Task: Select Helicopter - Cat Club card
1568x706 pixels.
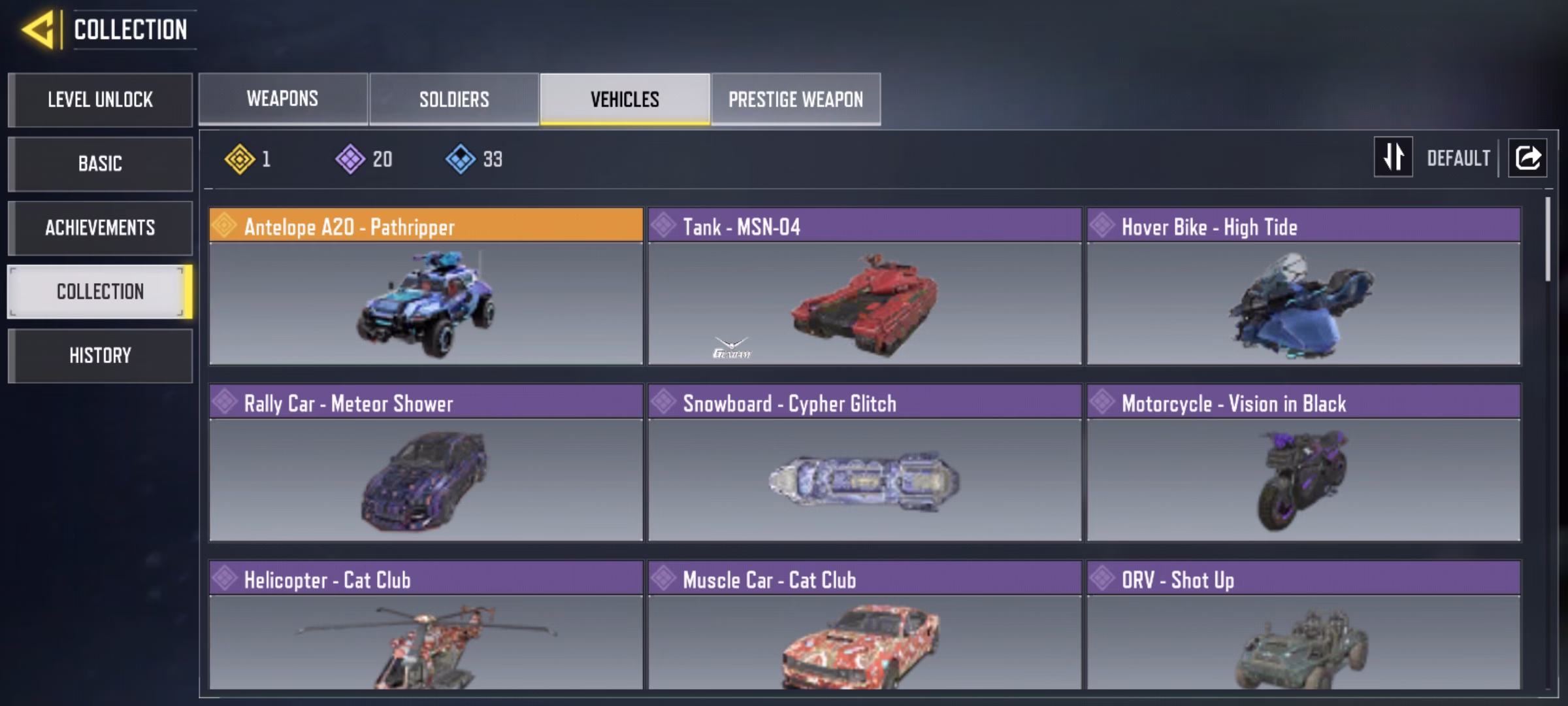Action: [x=426, y=625]
